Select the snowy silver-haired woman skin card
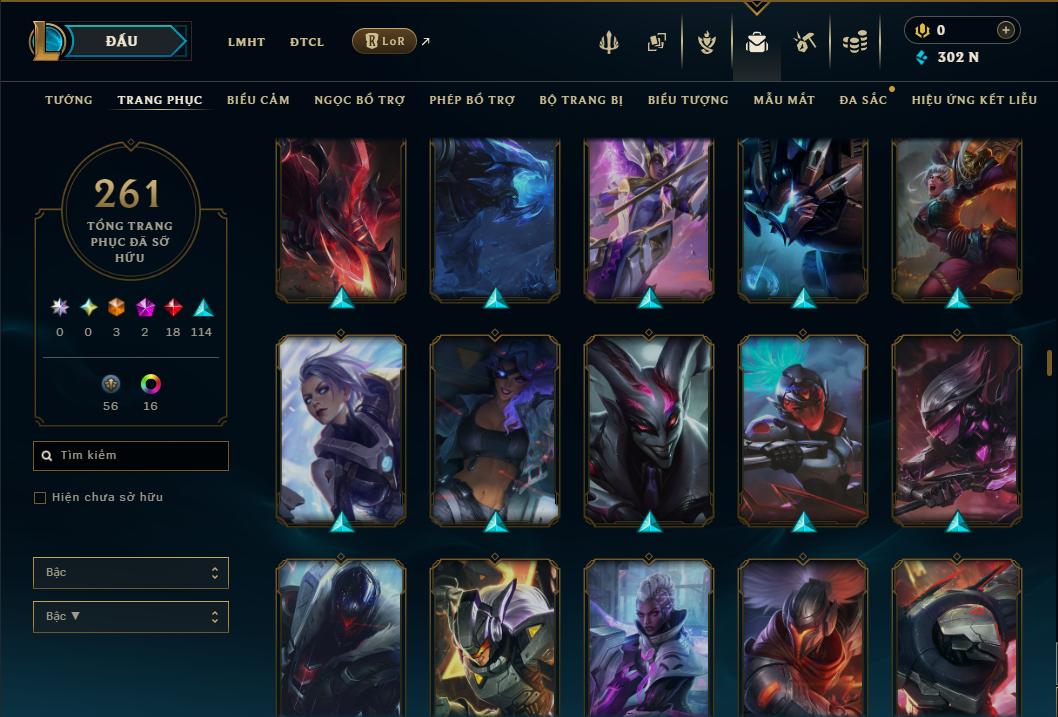Screen dimensions: 1058x717 click(341, 430)
